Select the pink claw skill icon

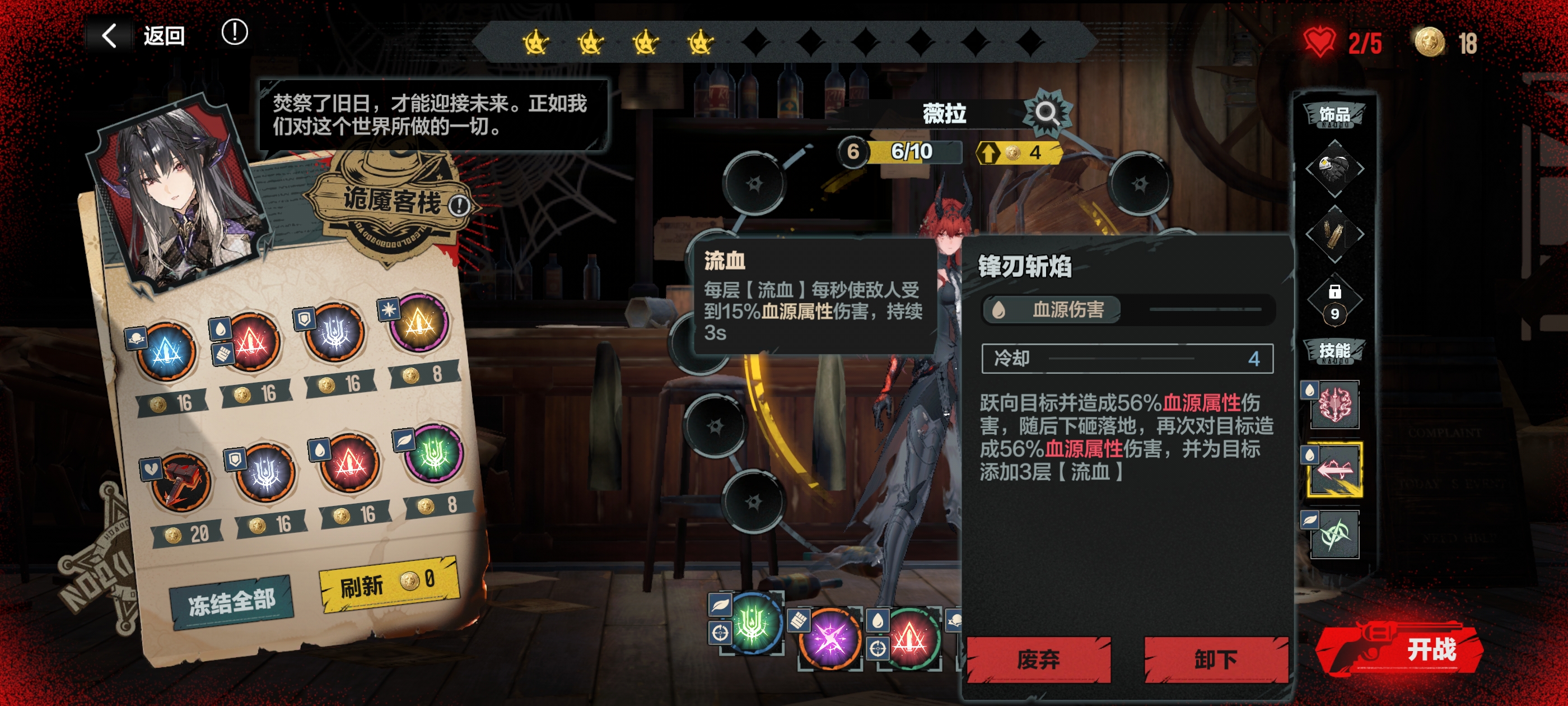pyautogui.click(x=1335, y=405)
